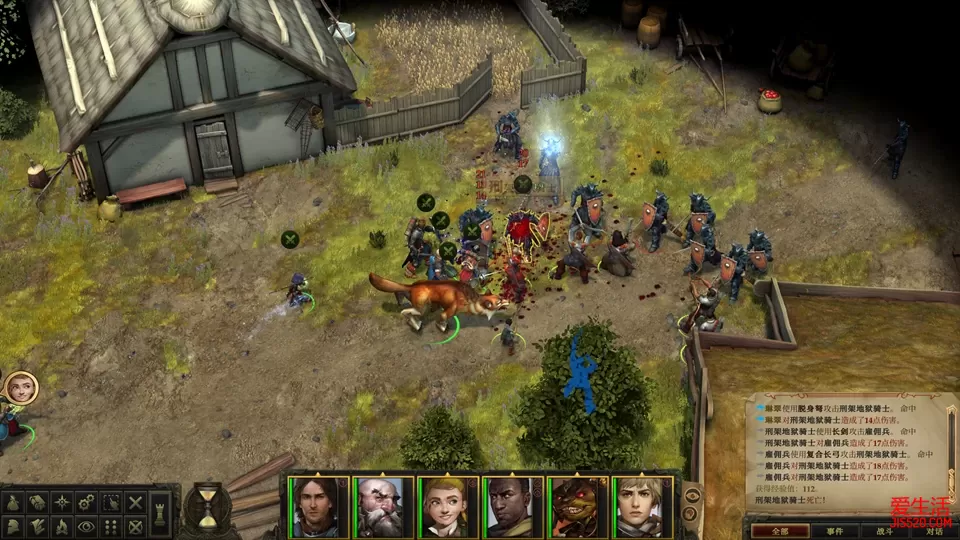Open the inventory bag icon

14,502
